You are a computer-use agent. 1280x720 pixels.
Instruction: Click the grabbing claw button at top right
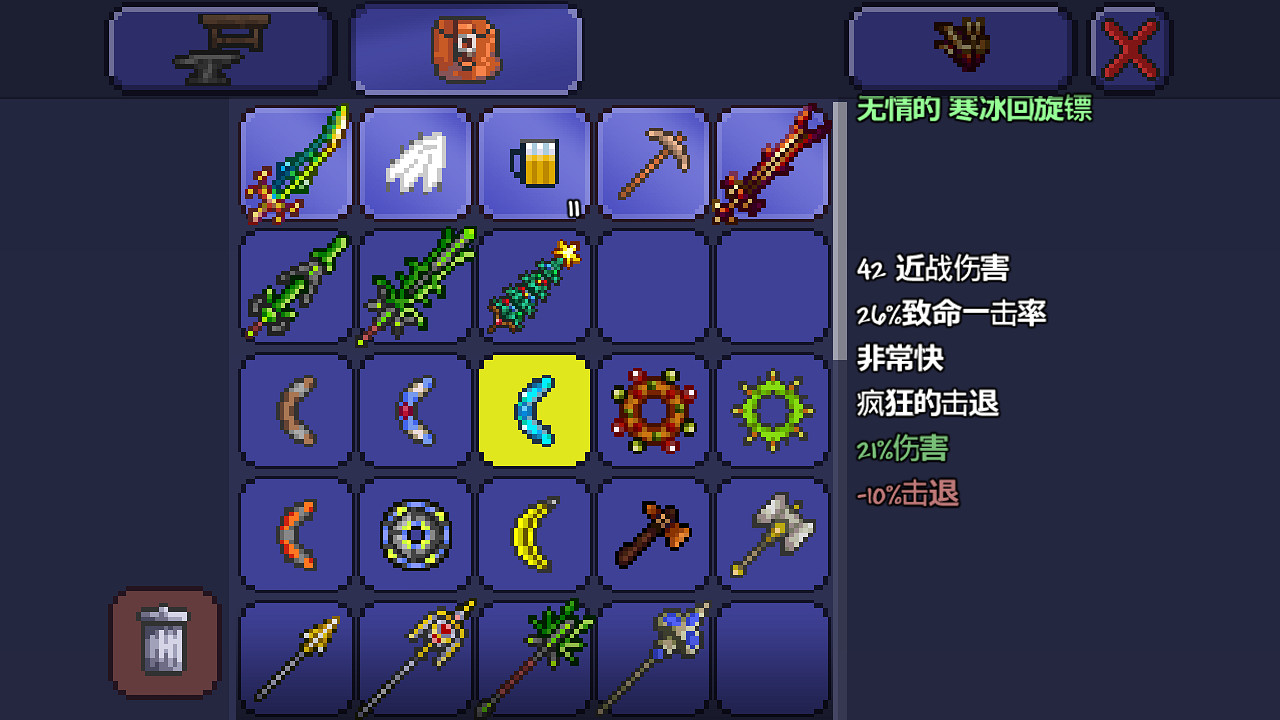(x=959, y=46)
